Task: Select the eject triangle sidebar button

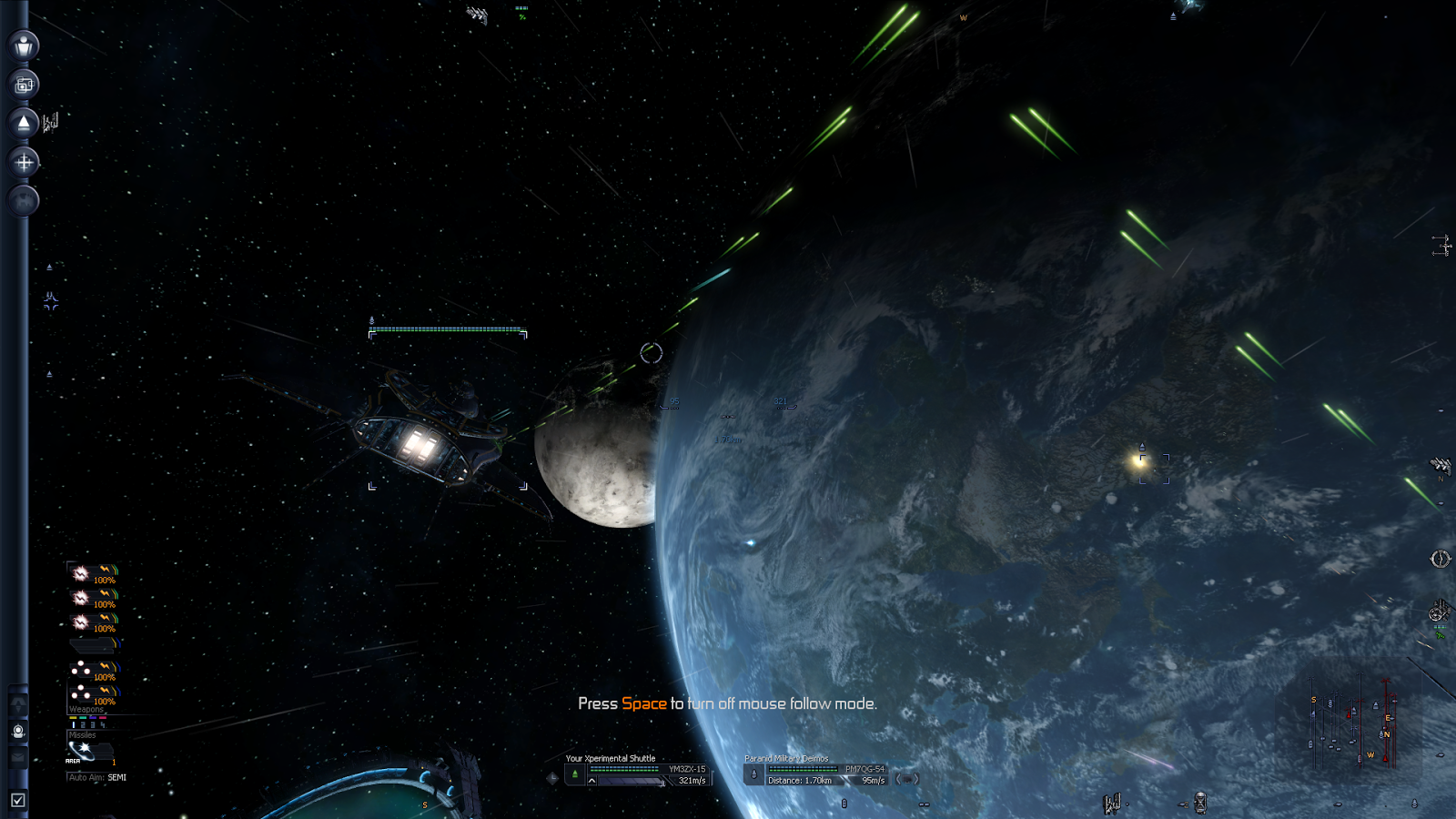Action: tap(24, 123)
